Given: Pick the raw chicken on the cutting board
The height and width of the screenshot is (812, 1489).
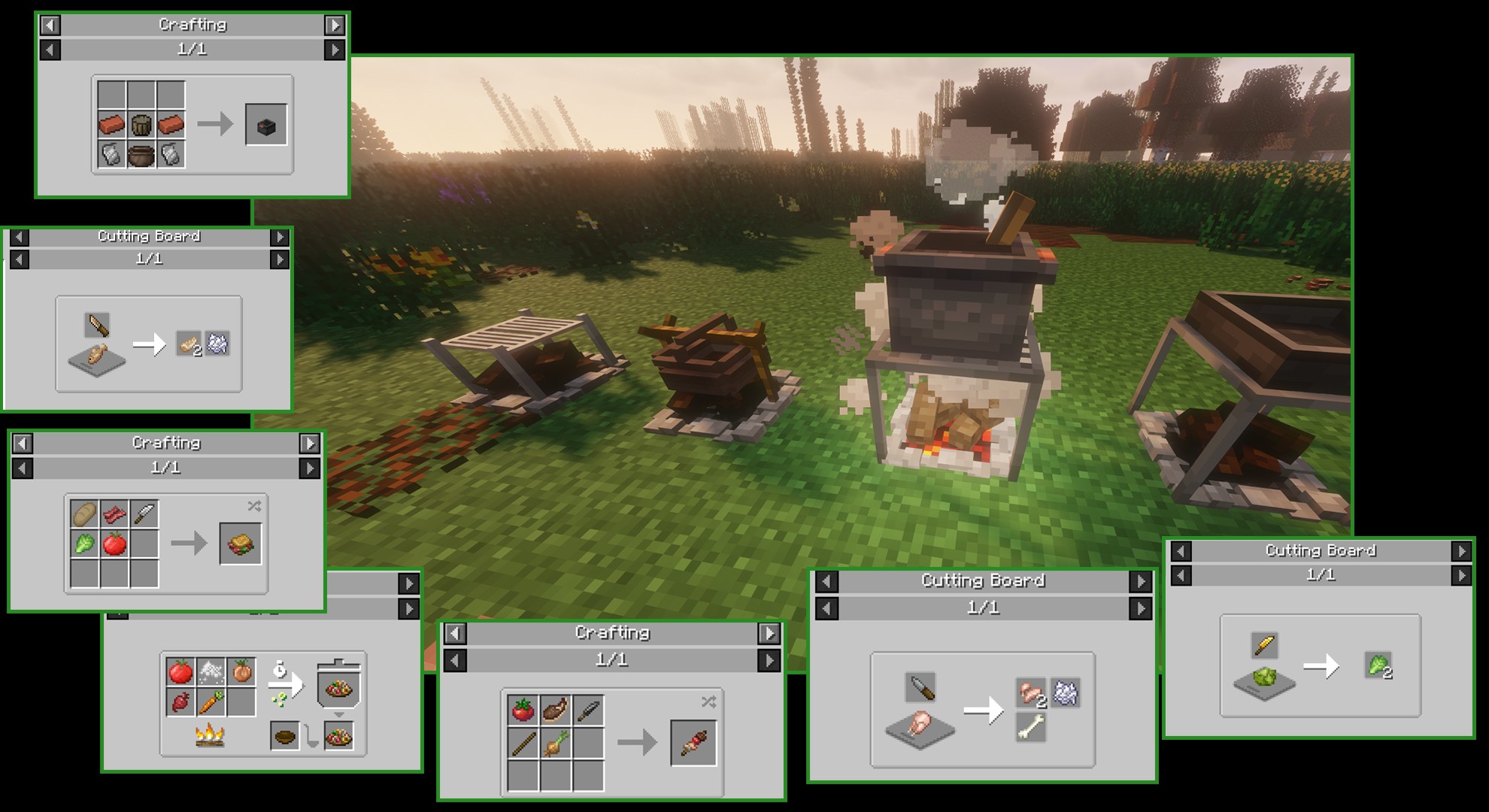Looking at the screenshot, I should [920, 723].
